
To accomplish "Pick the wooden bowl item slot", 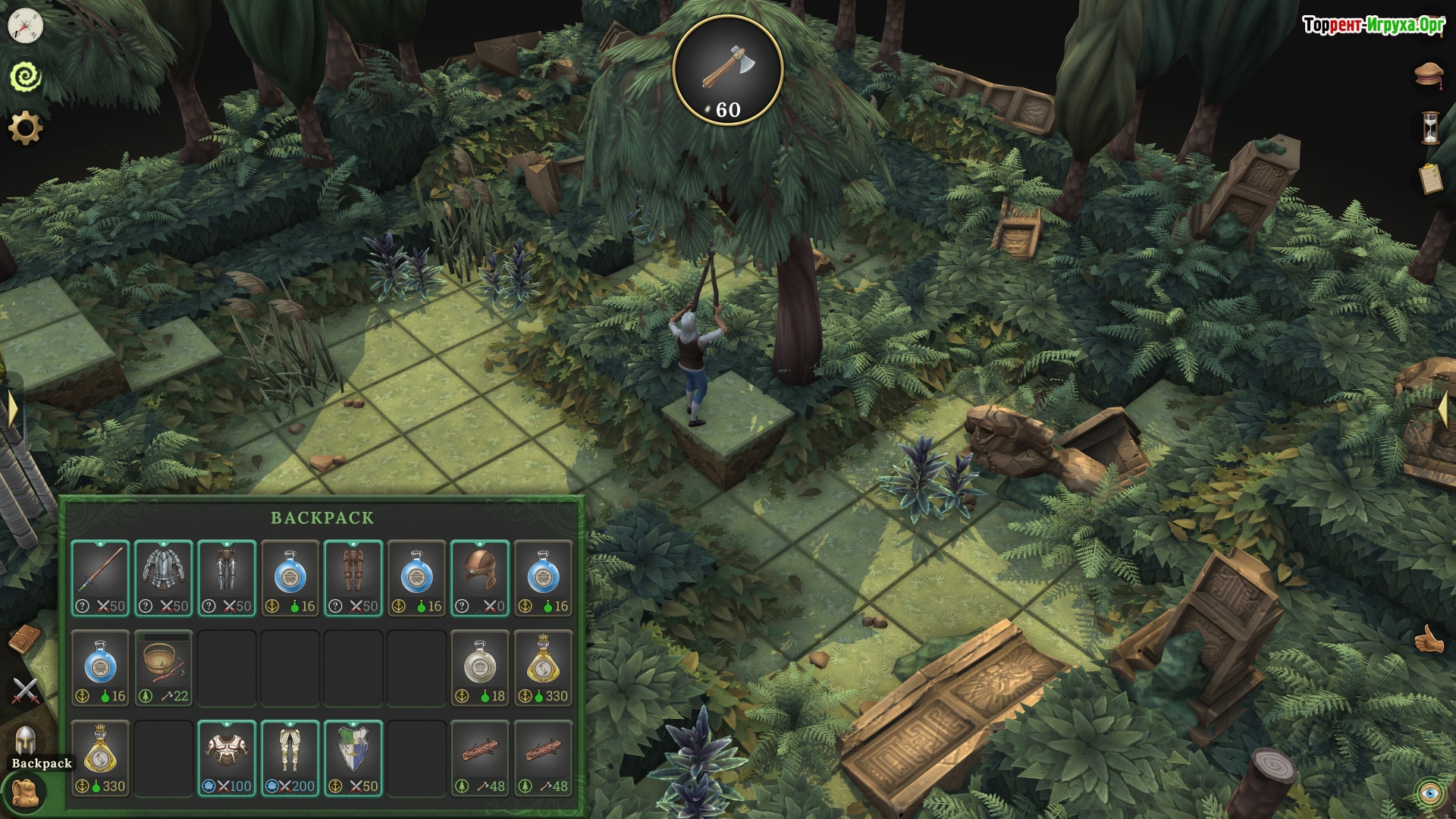I will 164,667.
